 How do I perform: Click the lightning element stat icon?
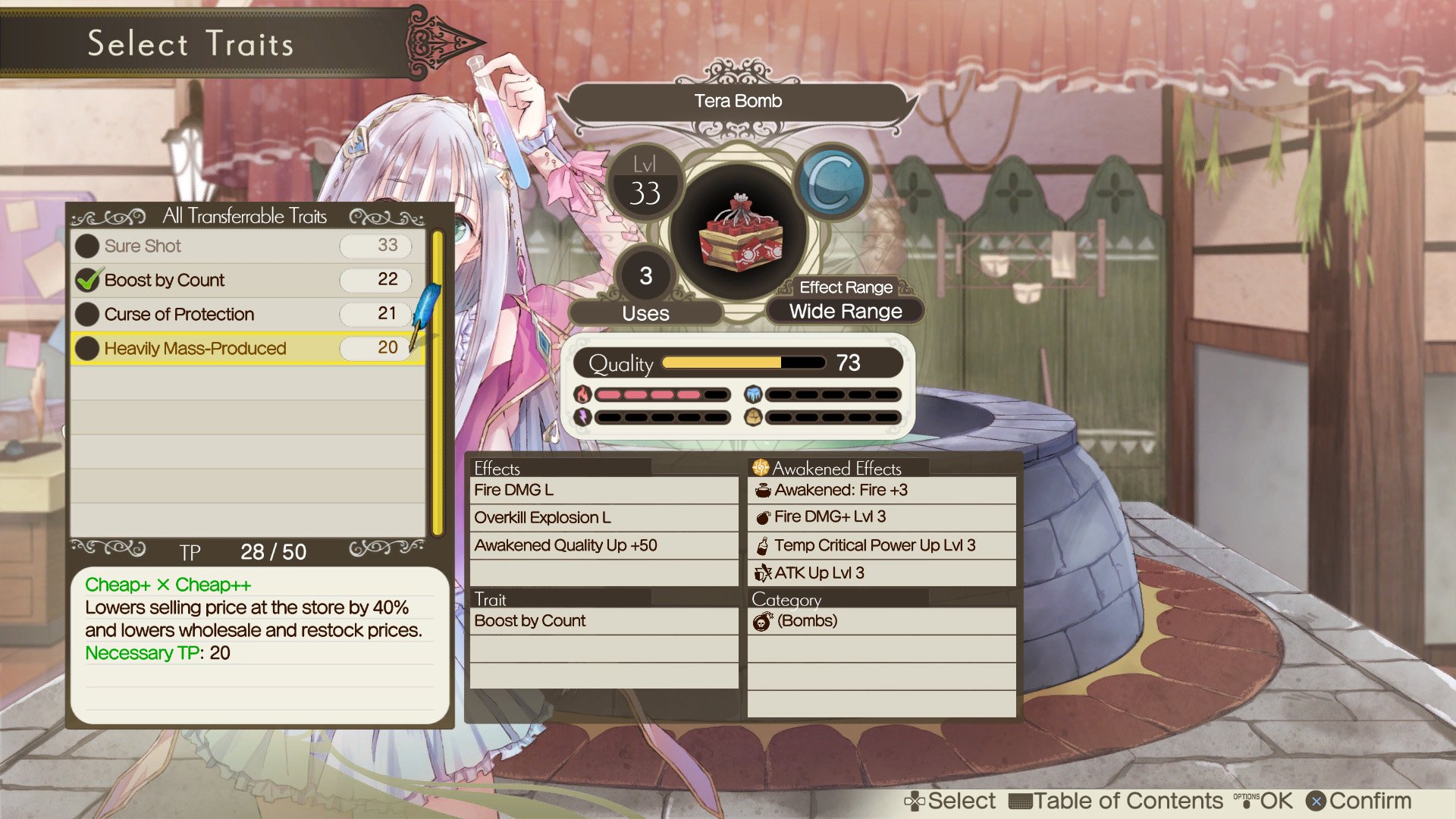[581, 416]
